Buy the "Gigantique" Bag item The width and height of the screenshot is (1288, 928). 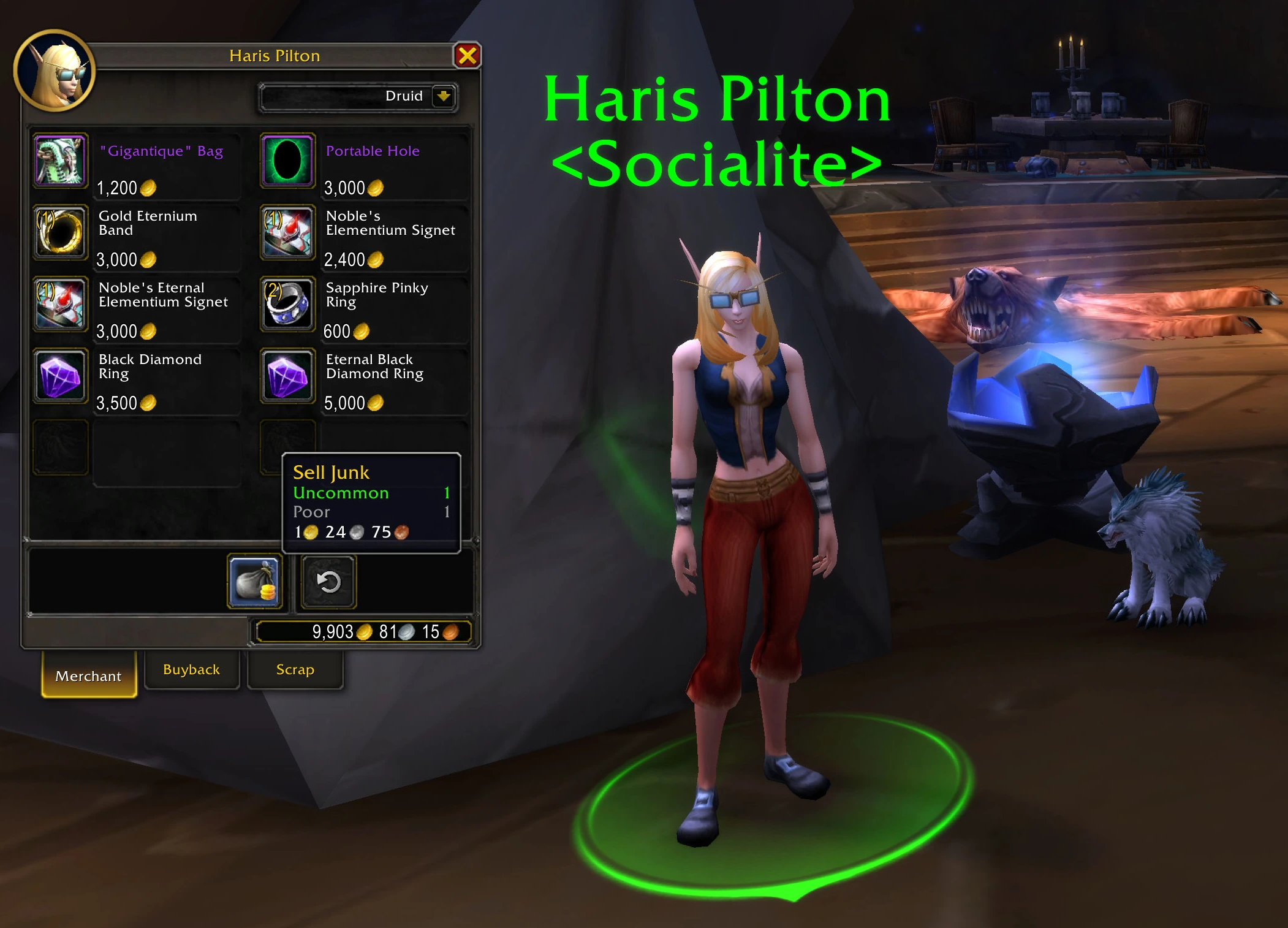pos(61,161)
